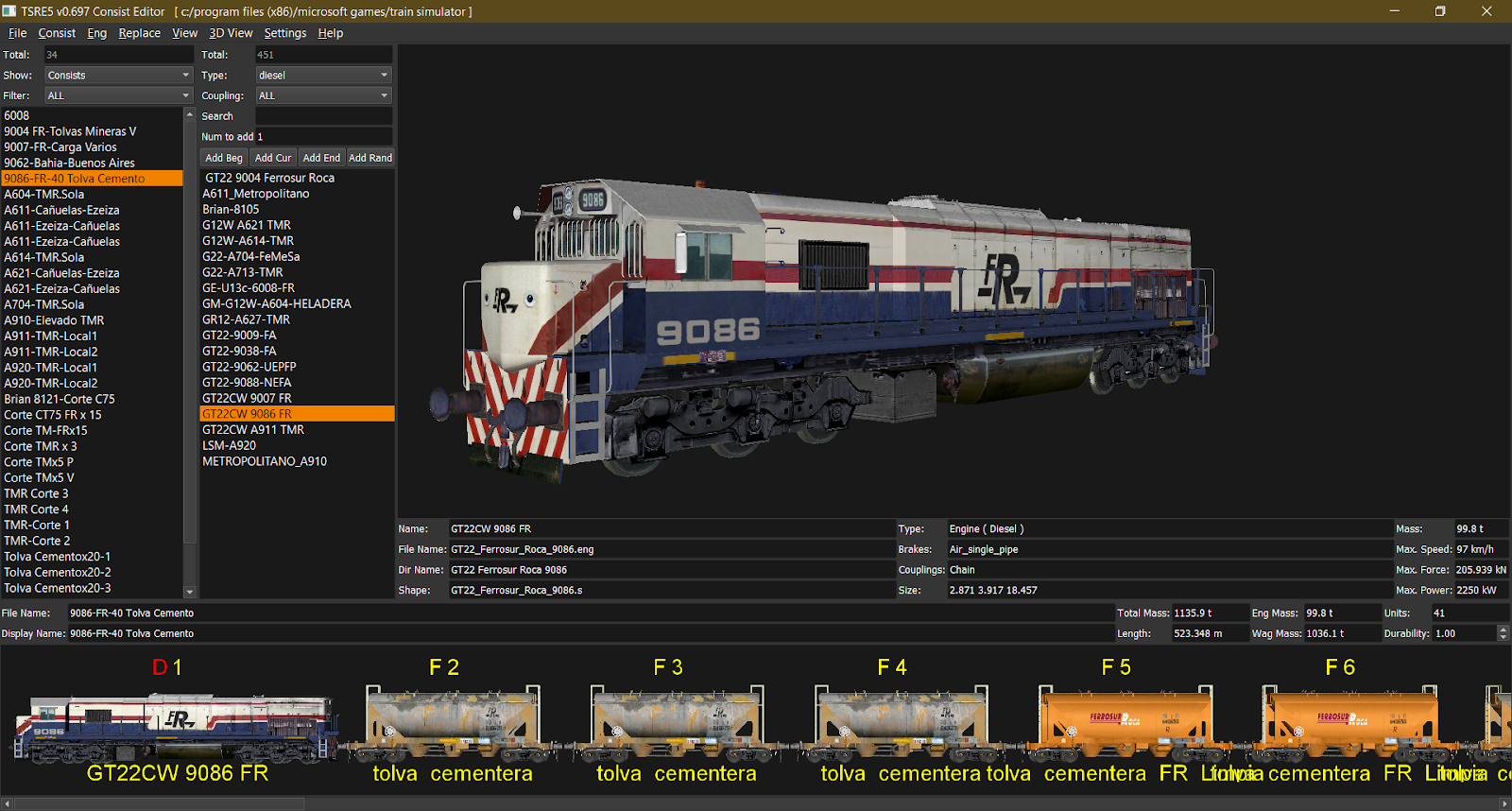The height and width of the screenshot is (811, 1512).
Task: Click the Add Cur button
Action: (x=273, y=157)
